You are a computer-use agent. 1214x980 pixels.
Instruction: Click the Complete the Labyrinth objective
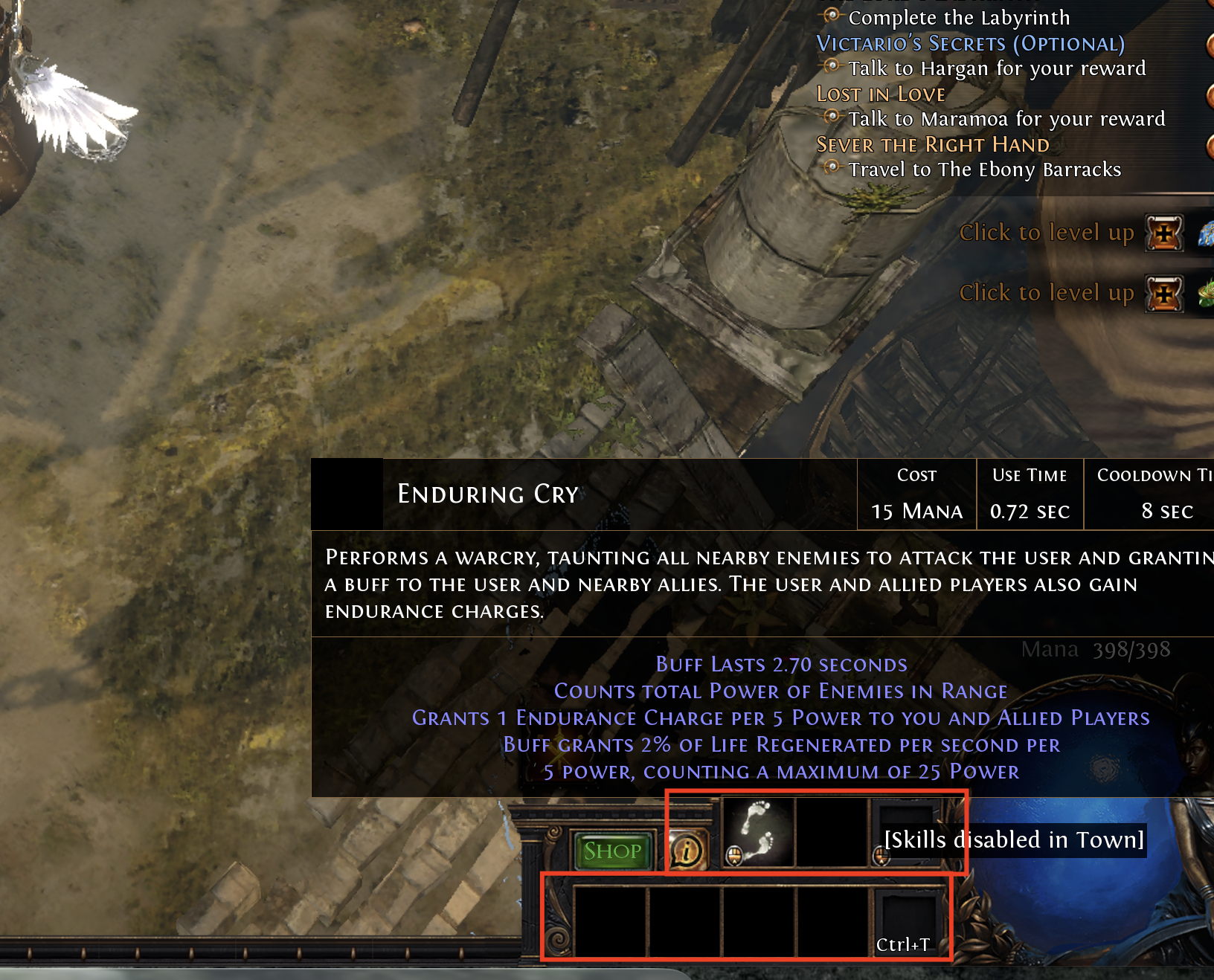pyautogui.click(x=958, y=18)
